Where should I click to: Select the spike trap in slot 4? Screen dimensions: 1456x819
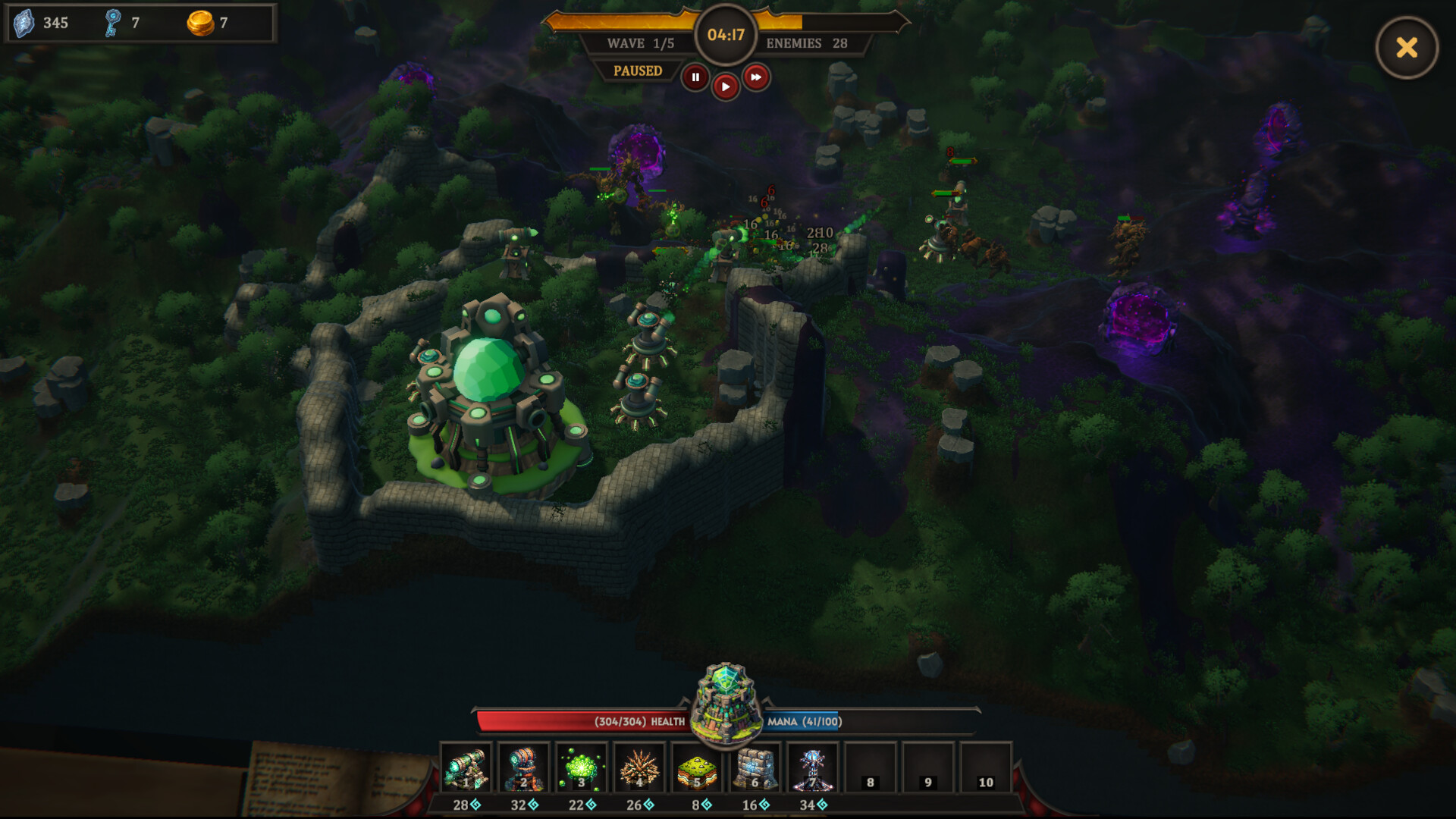pos(639,768)
